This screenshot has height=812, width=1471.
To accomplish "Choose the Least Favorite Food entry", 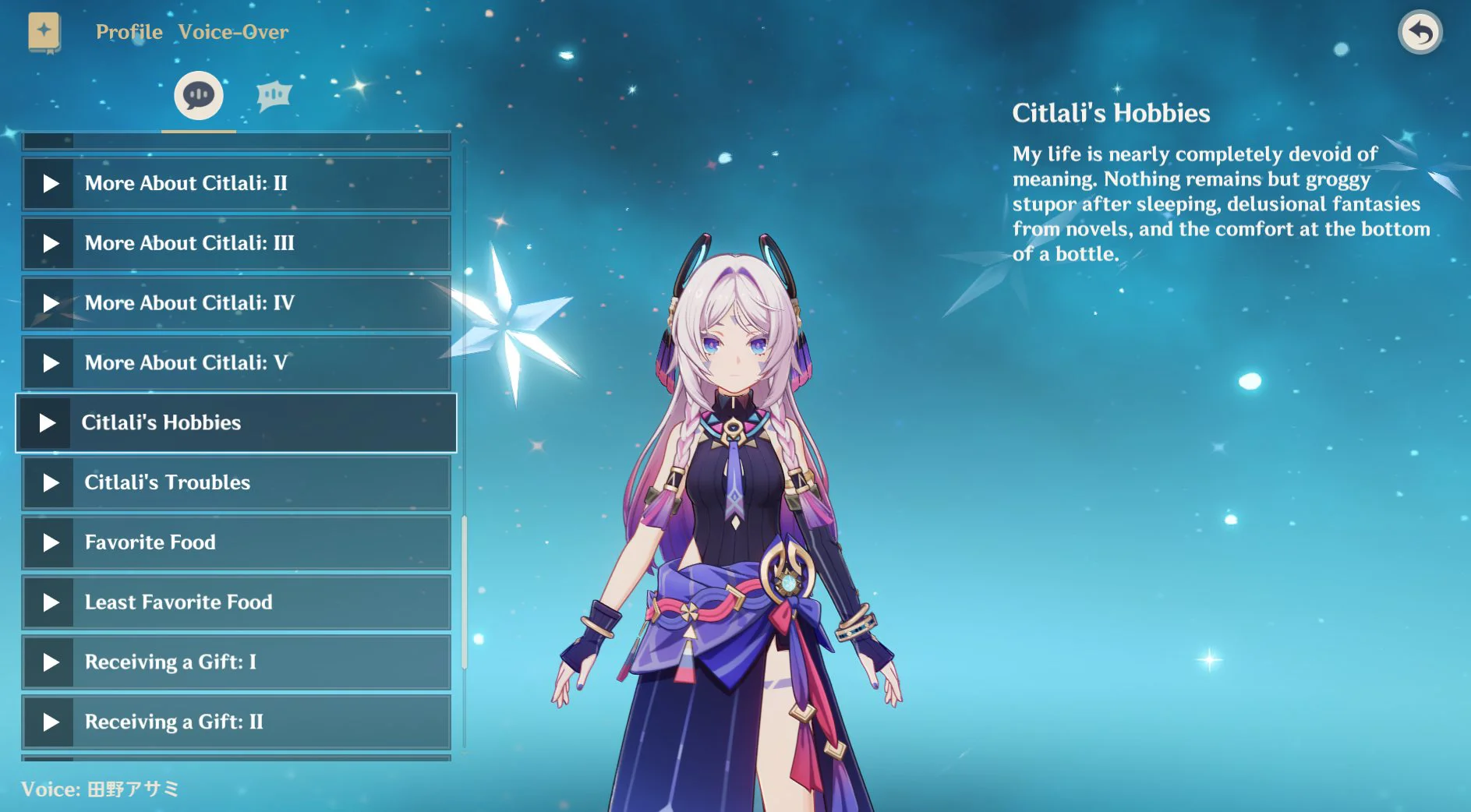I will tap(236, 603).
